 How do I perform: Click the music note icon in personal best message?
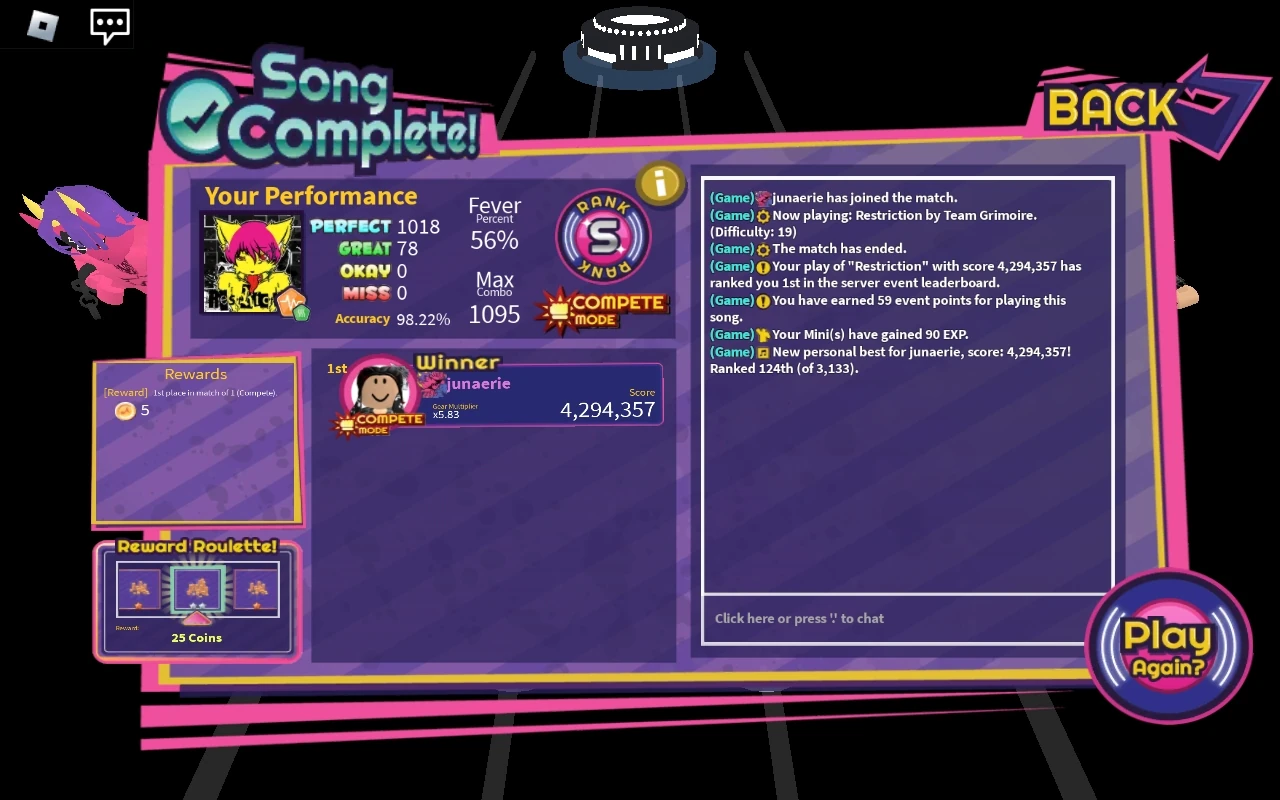click(766, 351)
